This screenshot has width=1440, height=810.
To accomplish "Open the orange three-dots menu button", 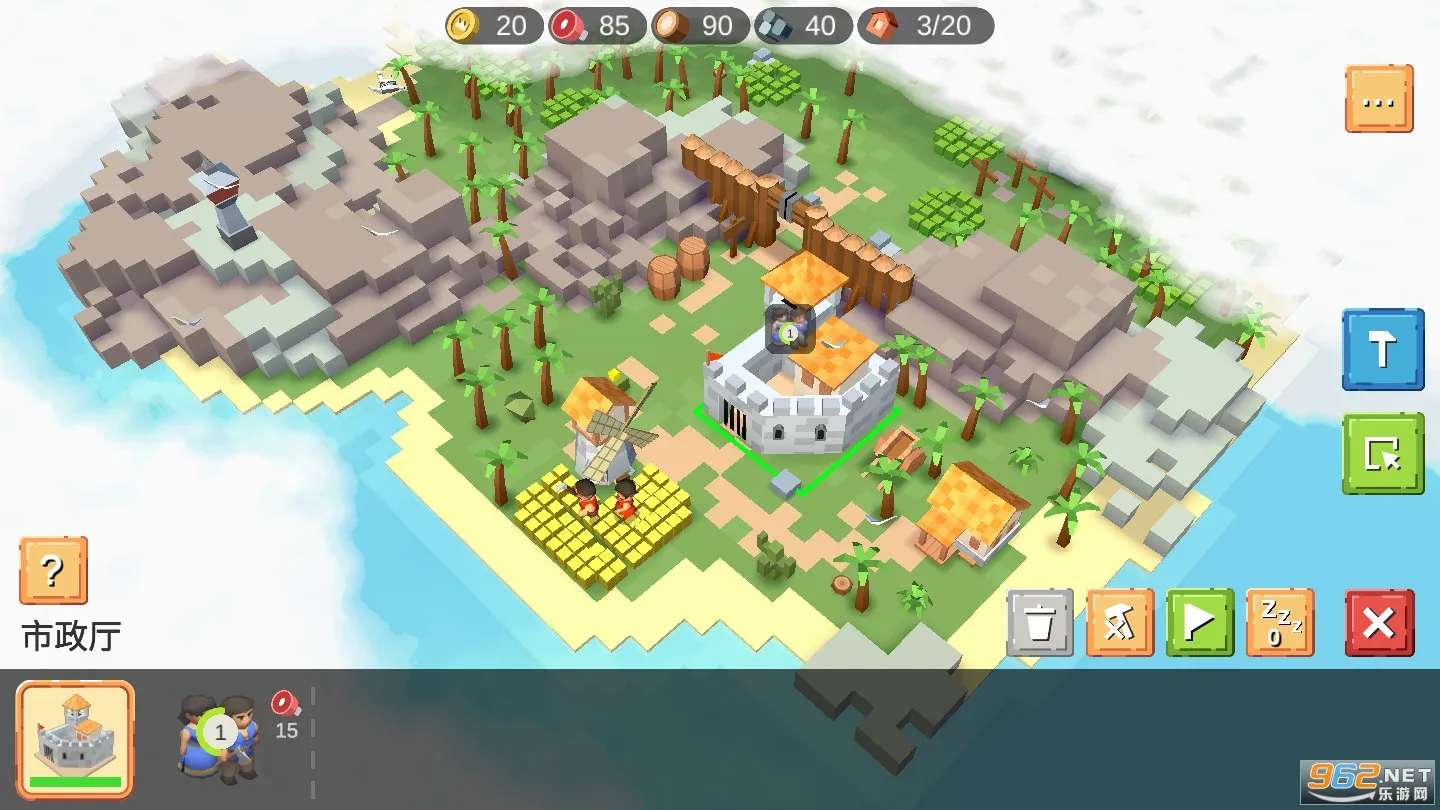I will click(x=1379, y=99).
